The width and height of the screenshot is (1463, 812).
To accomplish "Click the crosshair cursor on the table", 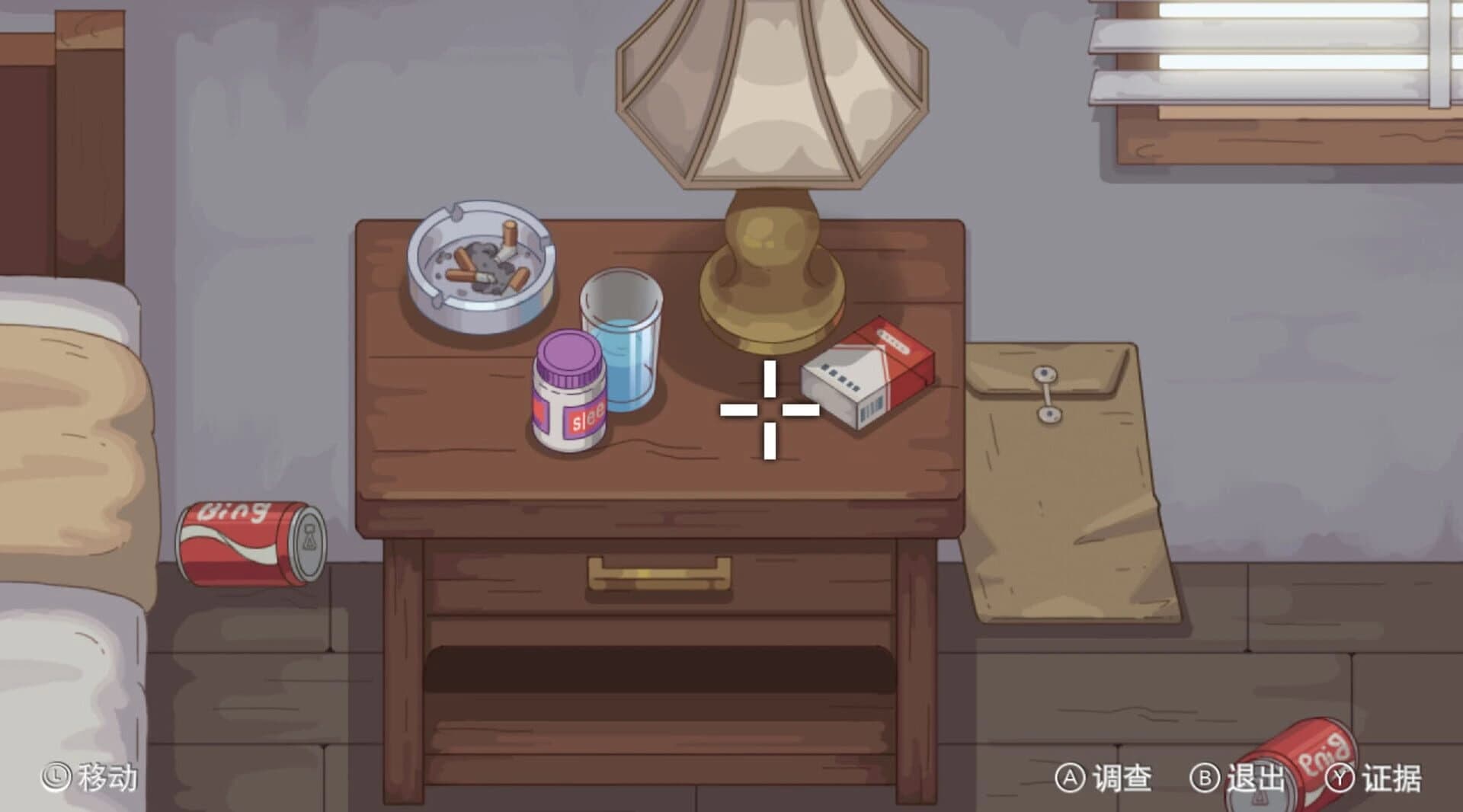I will click(x=768, y=411).
